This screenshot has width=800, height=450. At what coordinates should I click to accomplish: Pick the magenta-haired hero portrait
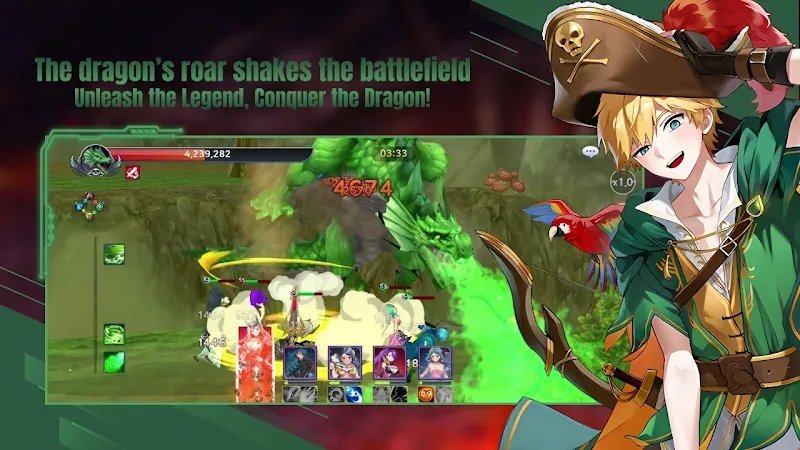click(x=388, y=361)
